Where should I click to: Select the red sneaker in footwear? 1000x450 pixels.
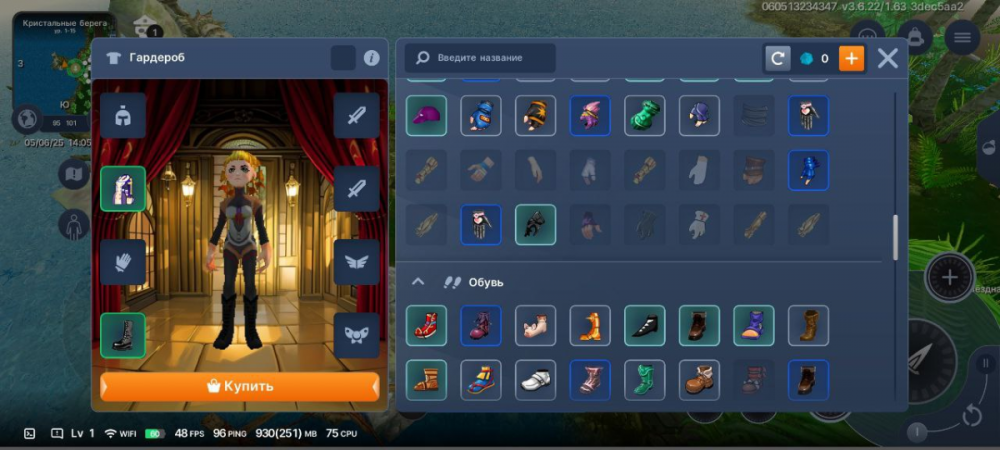(426, 325)
